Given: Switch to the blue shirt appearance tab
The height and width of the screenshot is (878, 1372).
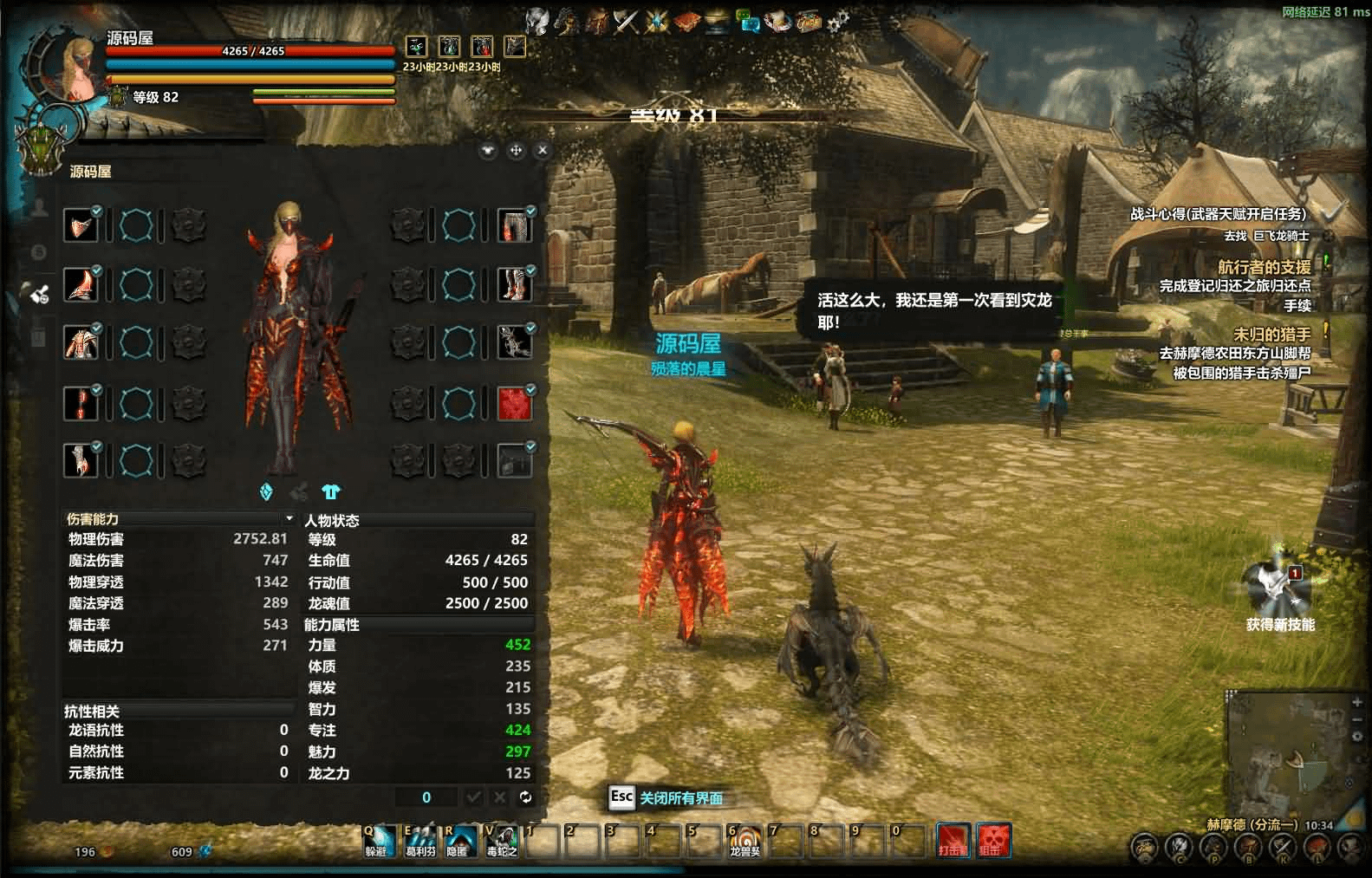Looking at the screenshot, I should pos(330,491).
